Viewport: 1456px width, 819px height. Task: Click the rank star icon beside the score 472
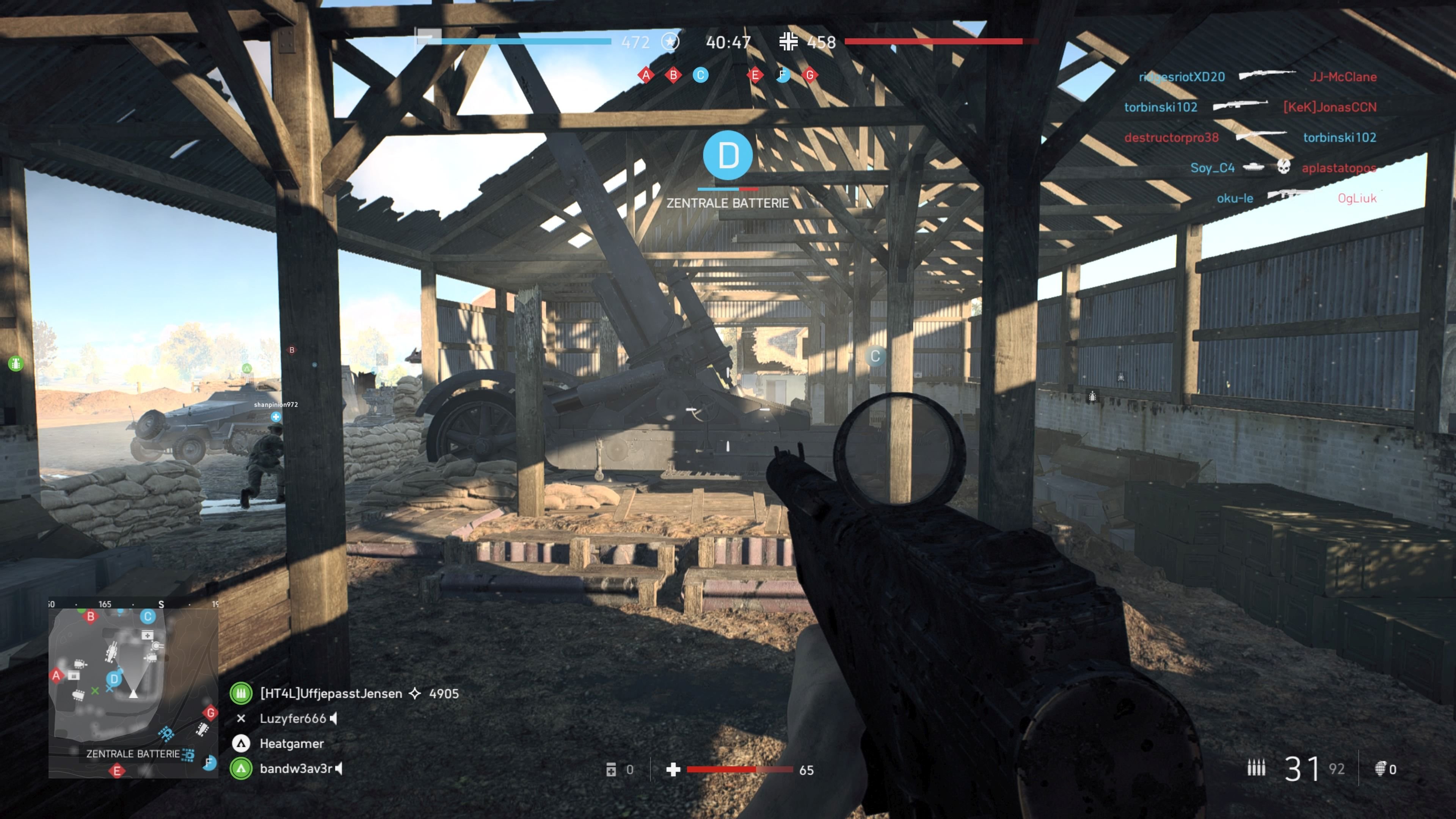(x=670, y=42)
